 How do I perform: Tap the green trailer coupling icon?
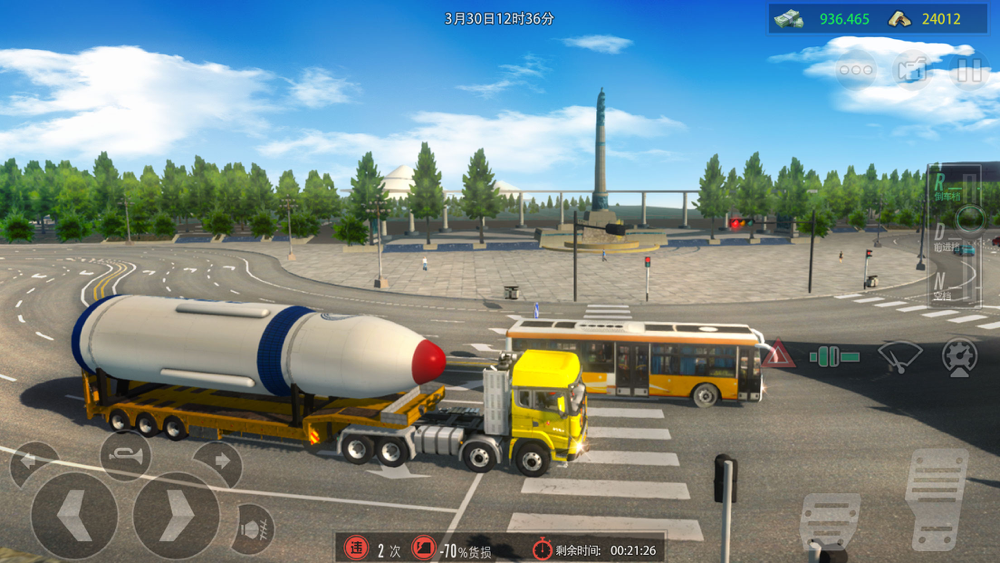(834, 356)
